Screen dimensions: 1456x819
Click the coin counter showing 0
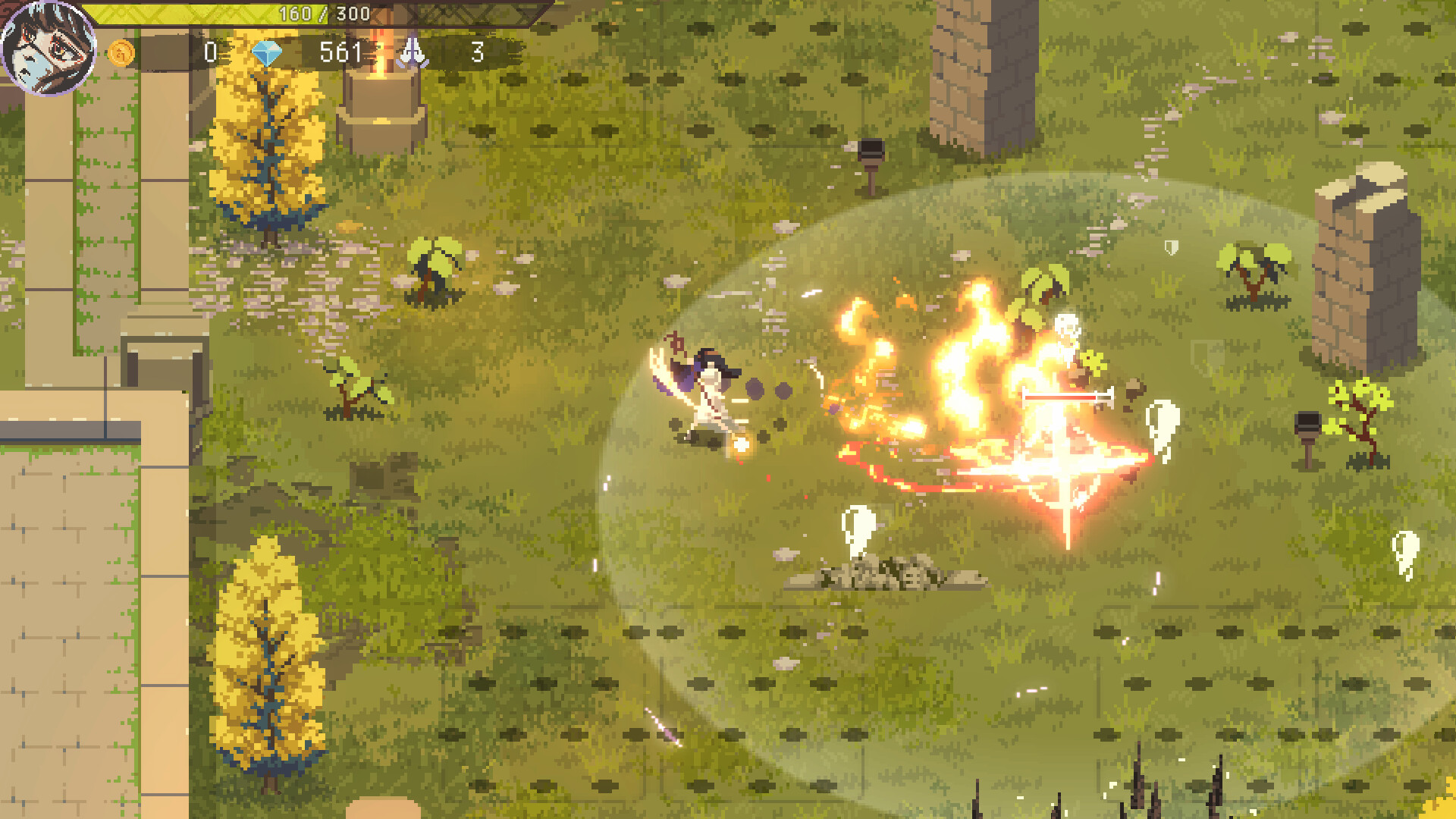211,53
